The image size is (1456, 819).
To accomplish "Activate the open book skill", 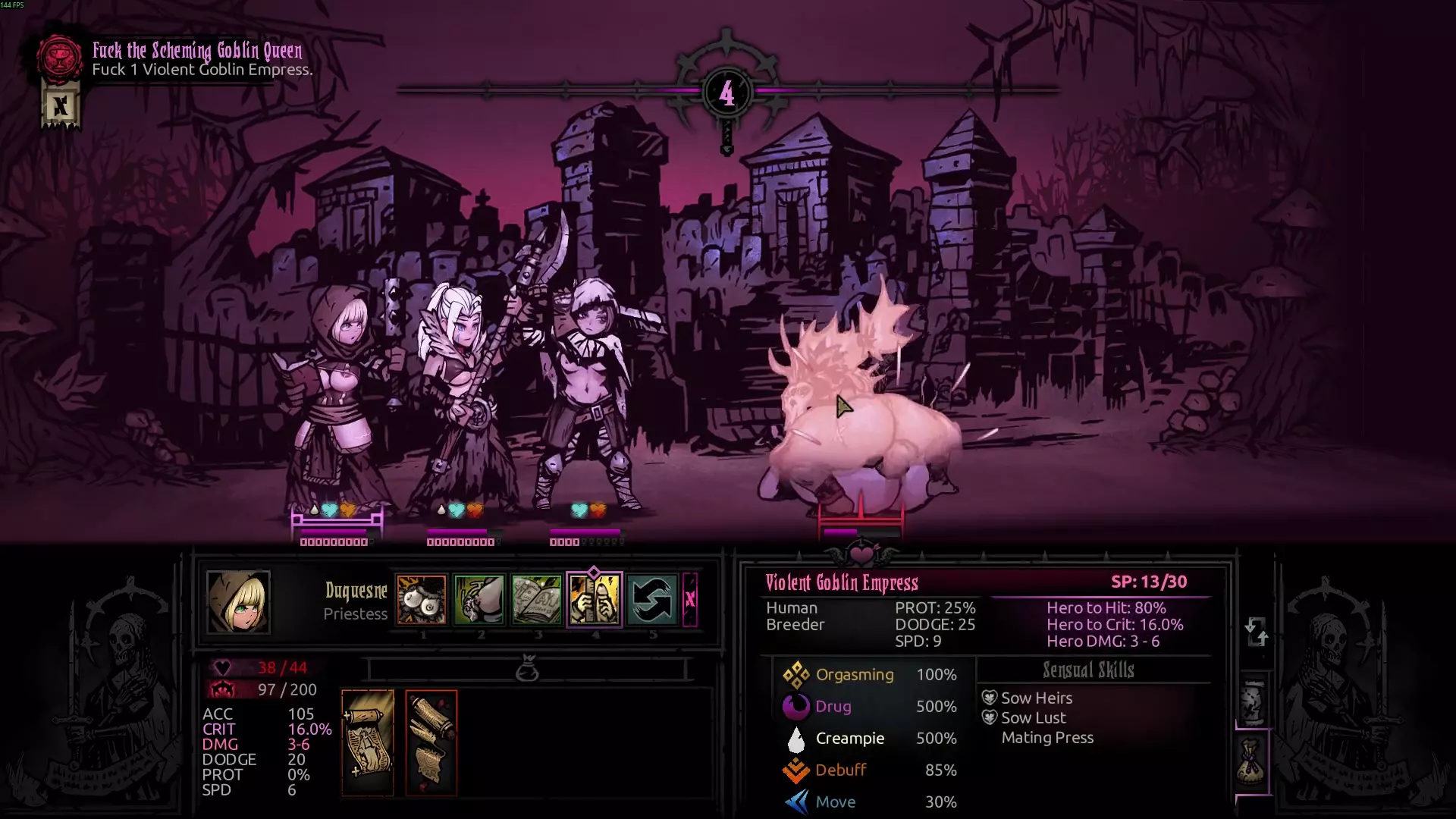I will point(537,599).
